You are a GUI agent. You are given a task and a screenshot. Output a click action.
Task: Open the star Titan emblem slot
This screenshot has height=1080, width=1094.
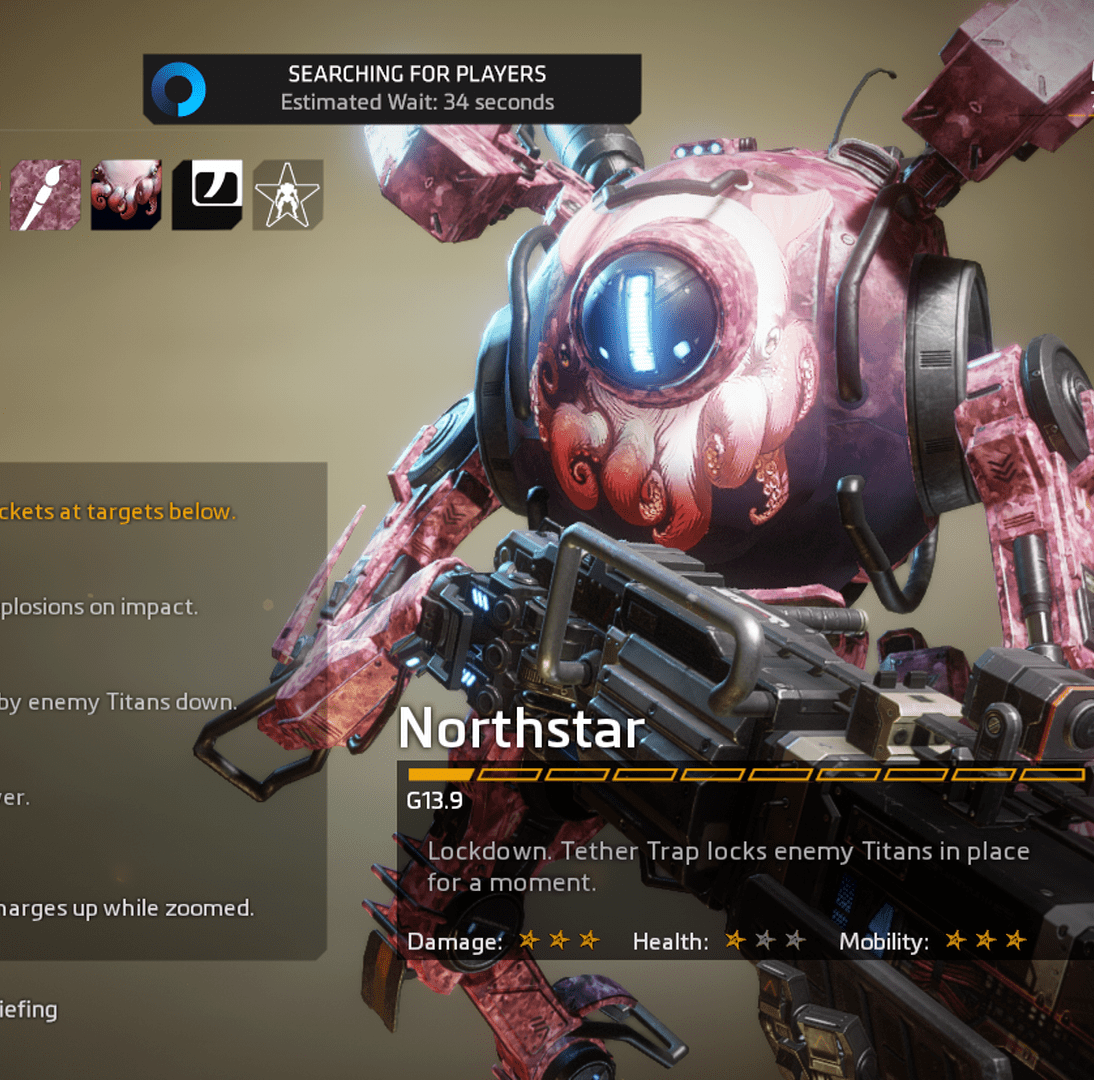click(x=288, y=195)
